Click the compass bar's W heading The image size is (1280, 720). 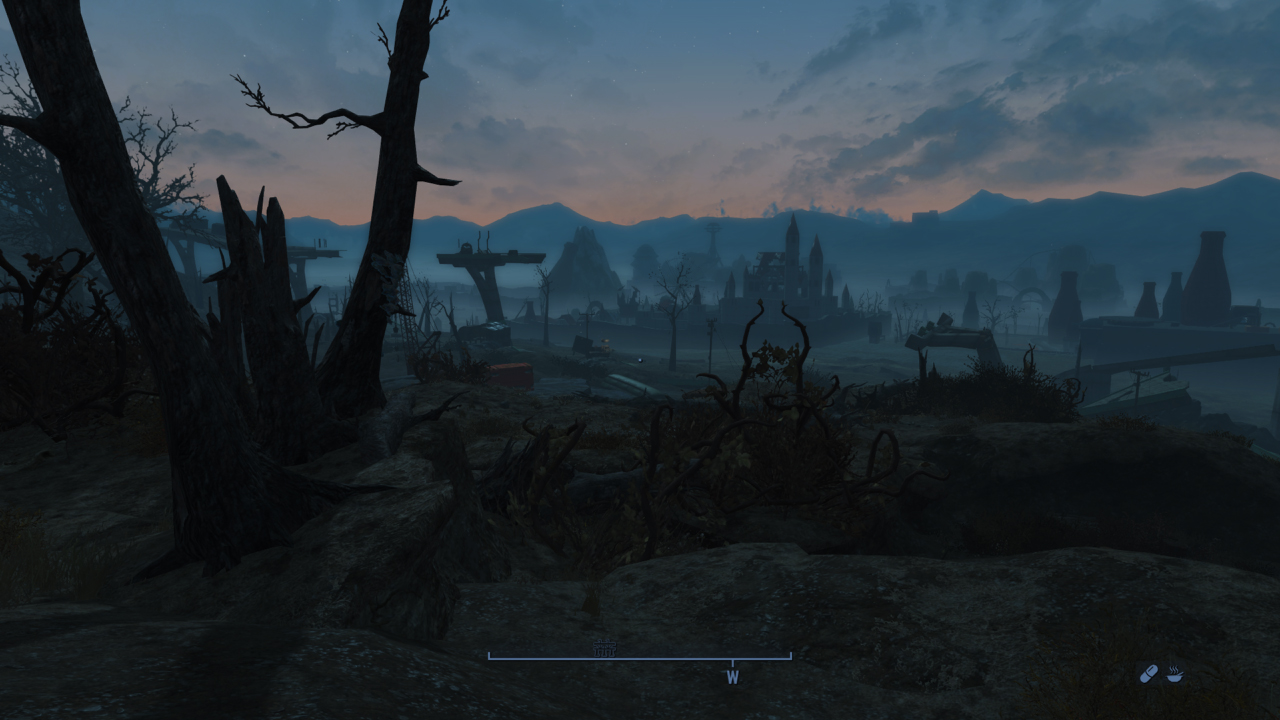pos(732,677)
